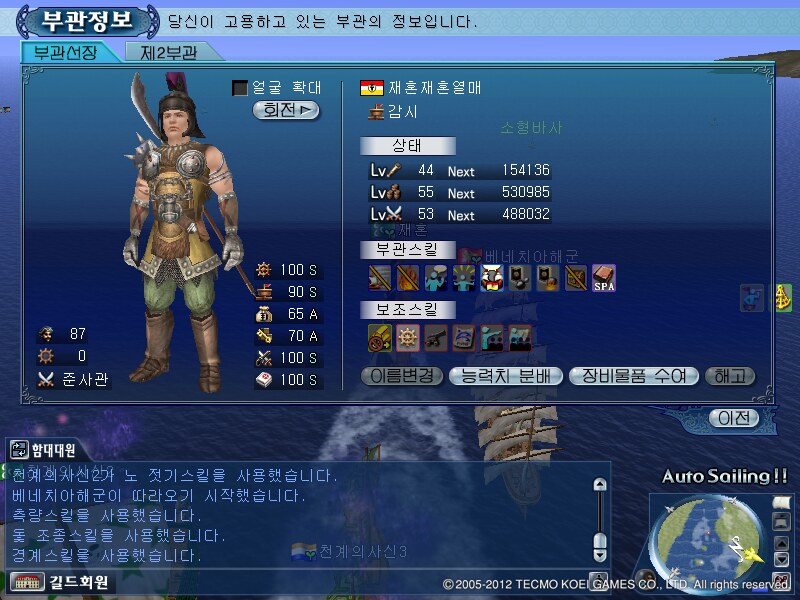This screenshot has width=800, height=600.
Task: Select the 부관선장 tab
Action: 66,52
